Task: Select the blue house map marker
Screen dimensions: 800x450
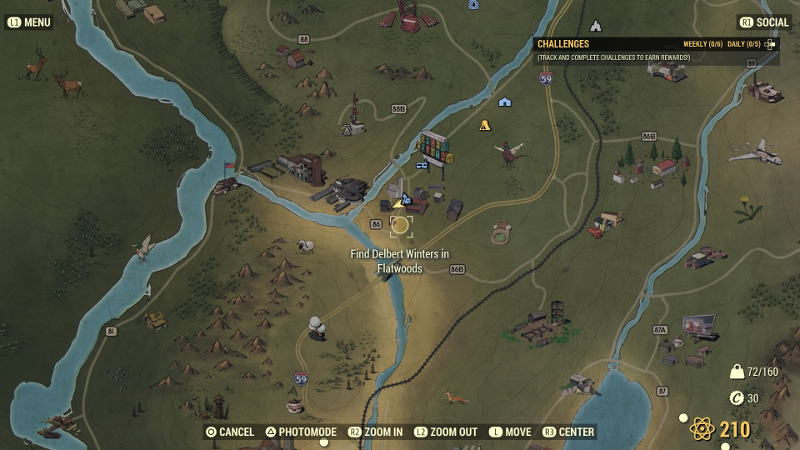Action: click(505, 102)
